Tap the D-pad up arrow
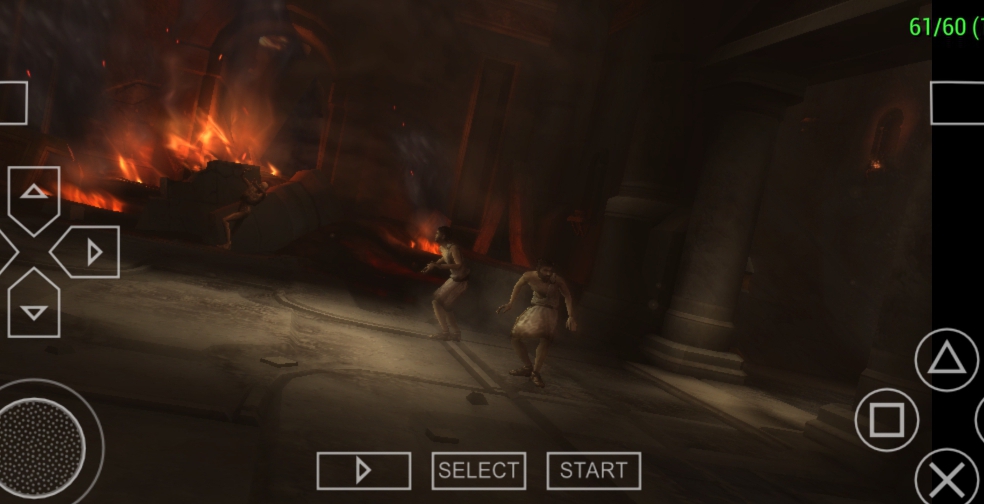 (x=34, y=194)
